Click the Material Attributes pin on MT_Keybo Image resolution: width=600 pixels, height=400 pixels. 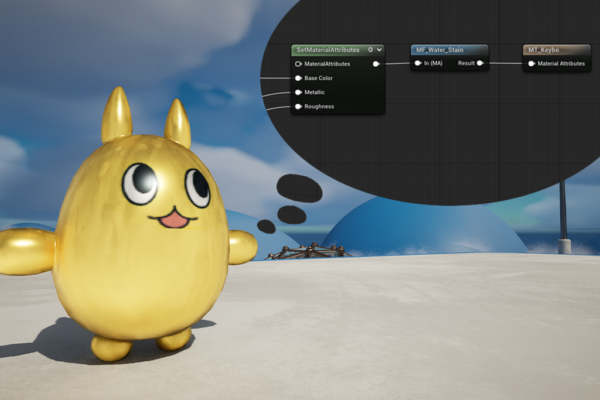(530, 63)
